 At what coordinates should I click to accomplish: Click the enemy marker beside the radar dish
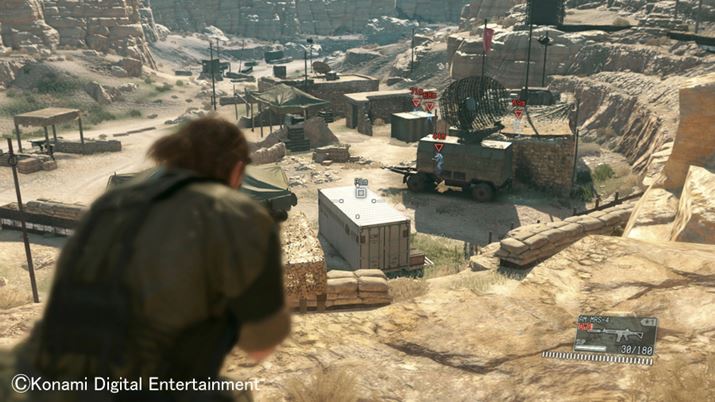coord(518,111)
